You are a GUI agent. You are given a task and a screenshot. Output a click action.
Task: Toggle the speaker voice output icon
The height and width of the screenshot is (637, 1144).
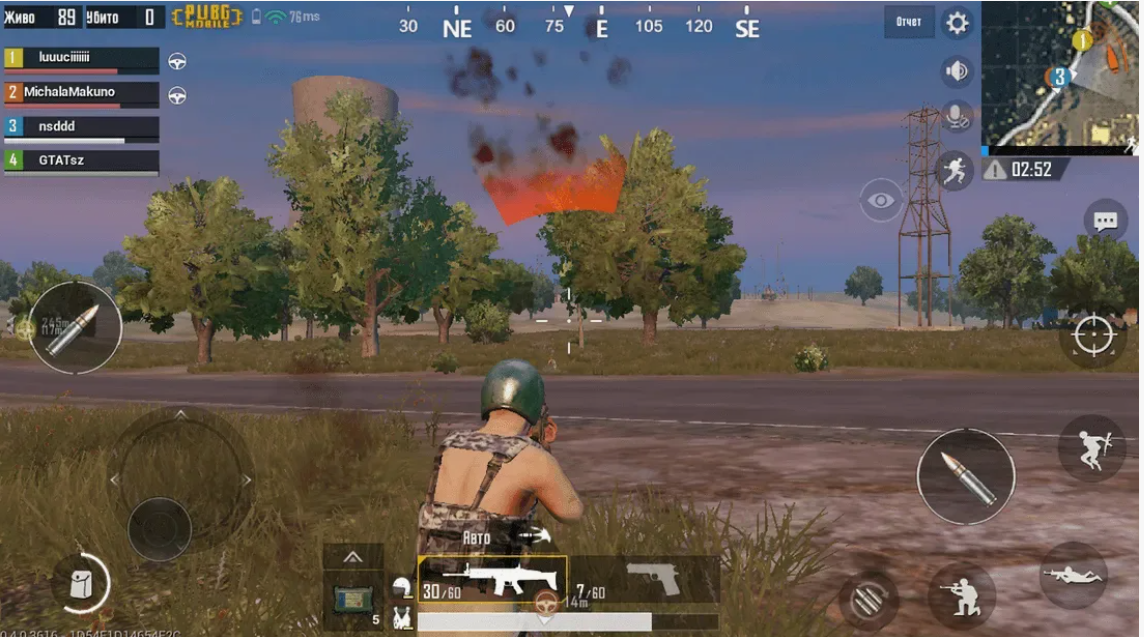coord(957,71)
